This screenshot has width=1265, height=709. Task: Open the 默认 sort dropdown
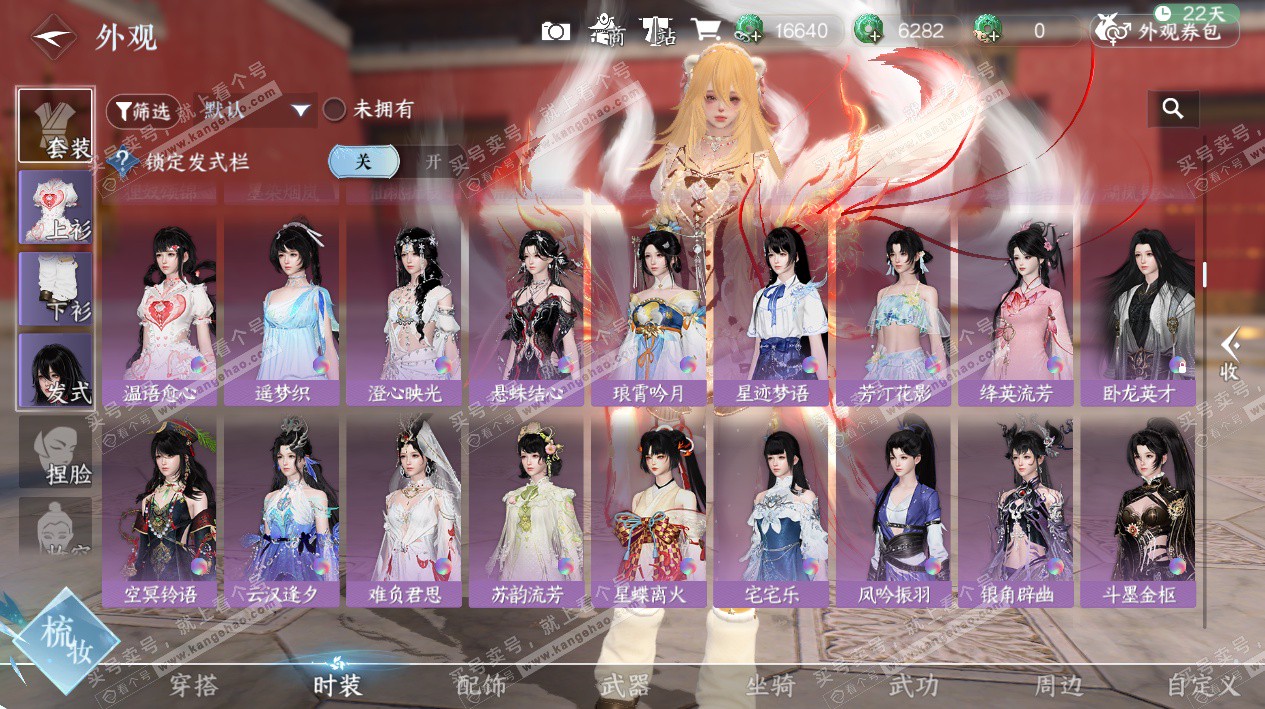[257, 110]
